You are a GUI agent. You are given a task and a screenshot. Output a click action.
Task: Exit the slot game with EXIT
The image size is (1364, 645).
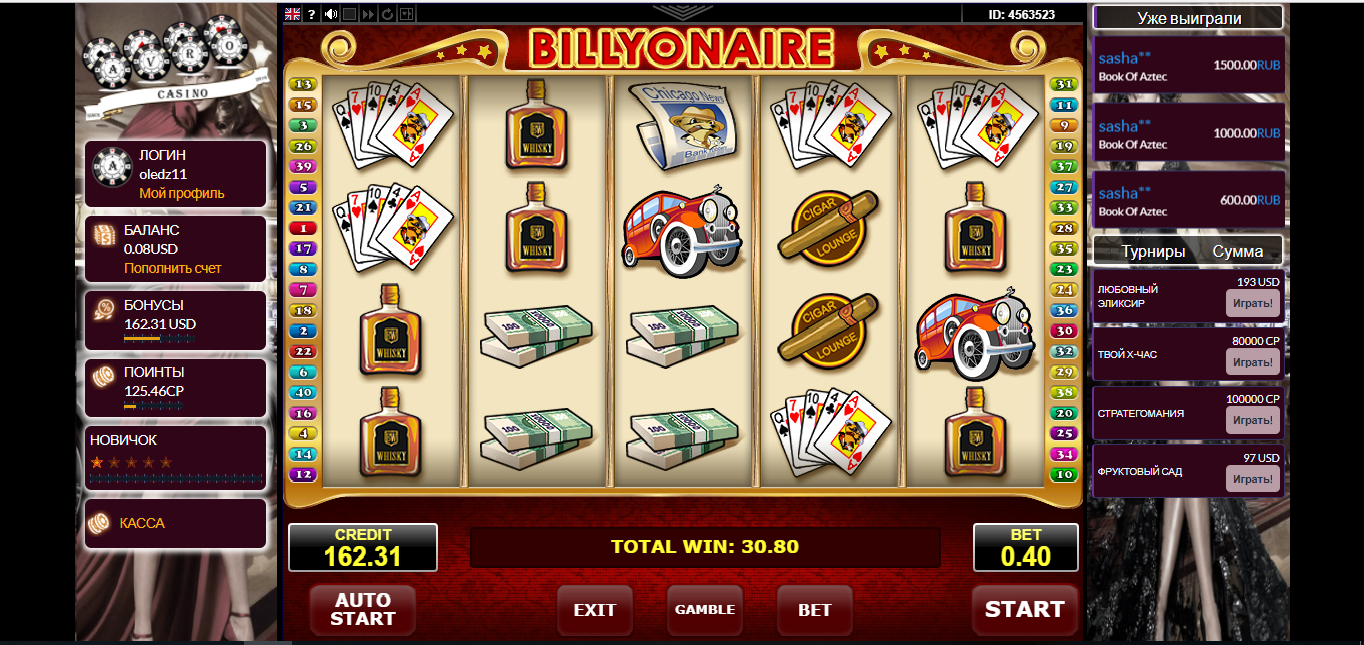[x=595, y=610]
